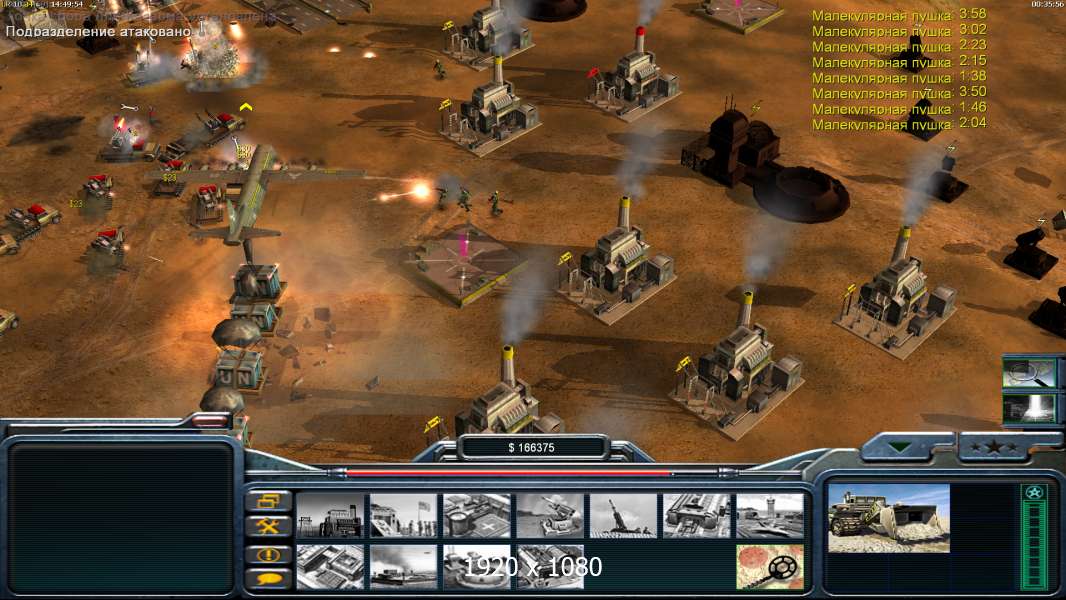Jump to last alert with exclamation button
Viewport: 1066px width, 600px height.
(269, 553)
